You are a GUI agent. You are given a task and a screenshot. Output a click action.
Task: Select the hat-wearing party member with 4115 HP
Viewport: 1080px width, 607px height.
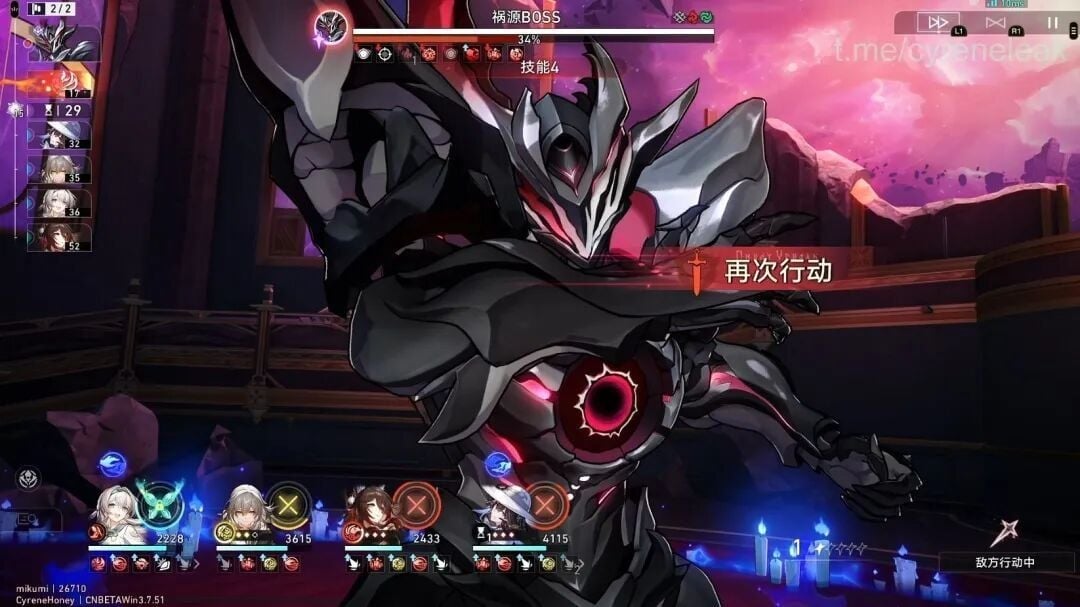coord(498,513)
